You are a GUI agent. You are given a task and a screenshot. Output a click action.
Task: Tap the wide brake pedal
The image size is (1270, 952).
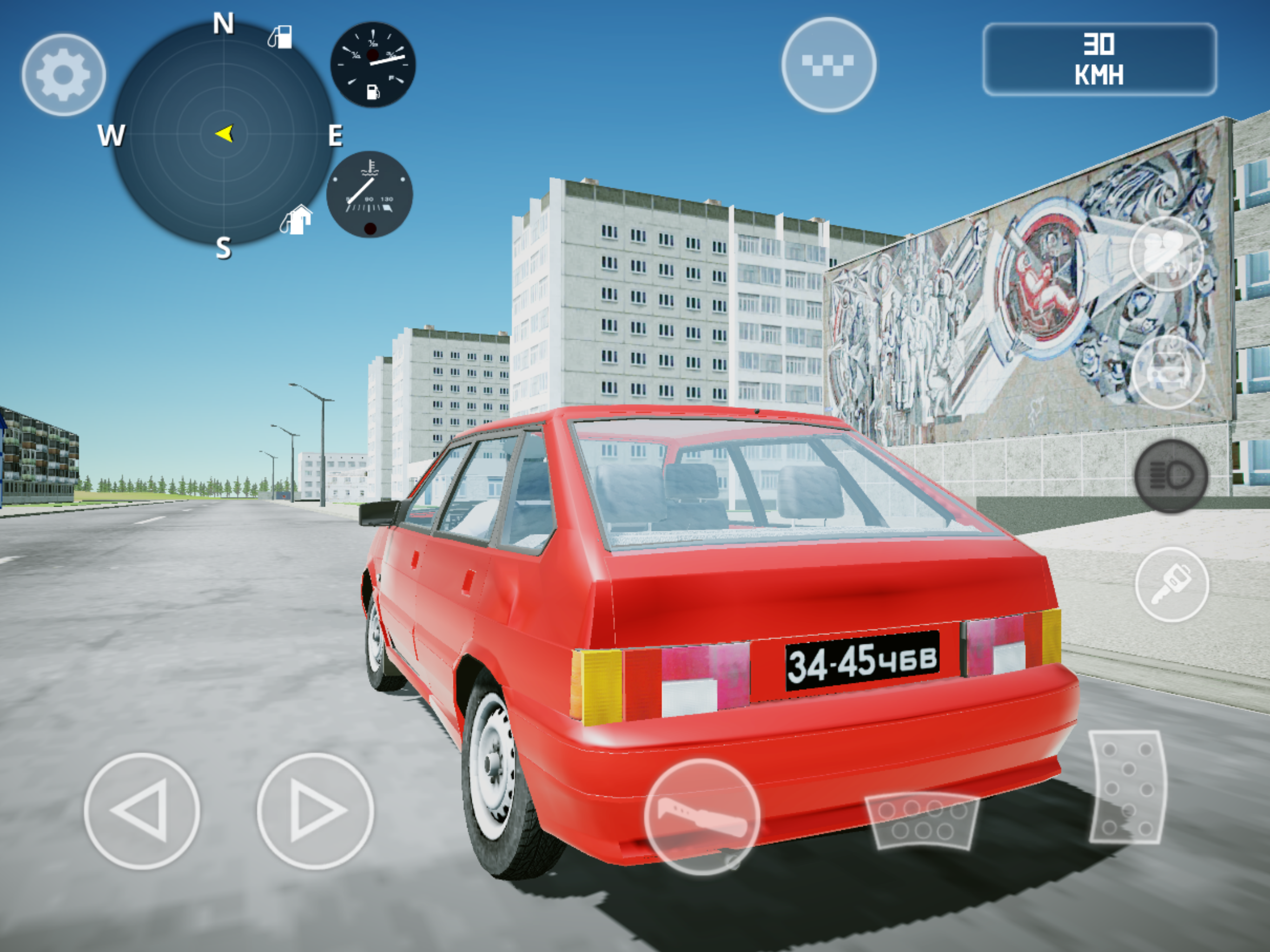[x=922, y=820]
